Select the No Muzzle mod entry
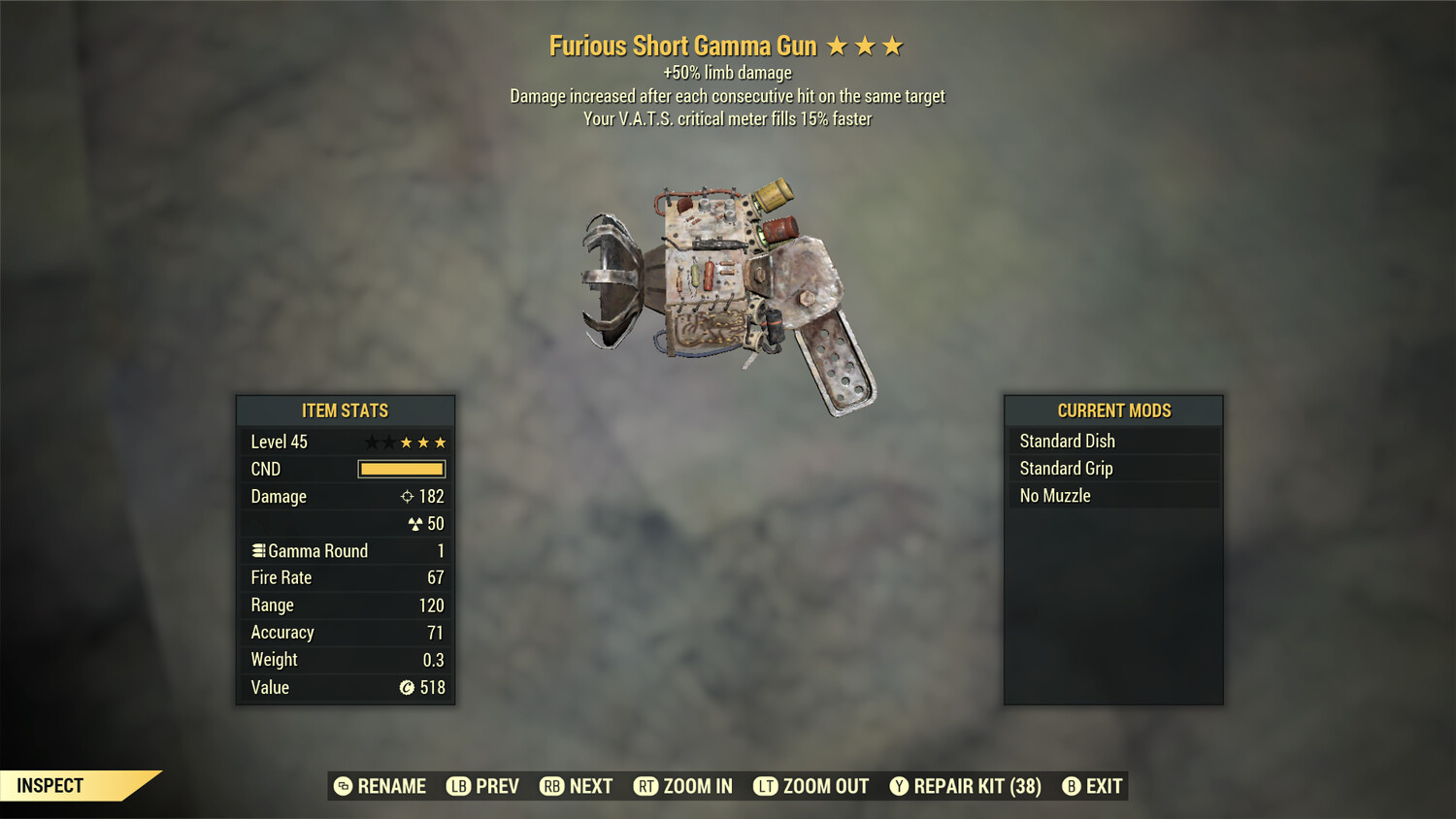 (x=1053, y=495)
